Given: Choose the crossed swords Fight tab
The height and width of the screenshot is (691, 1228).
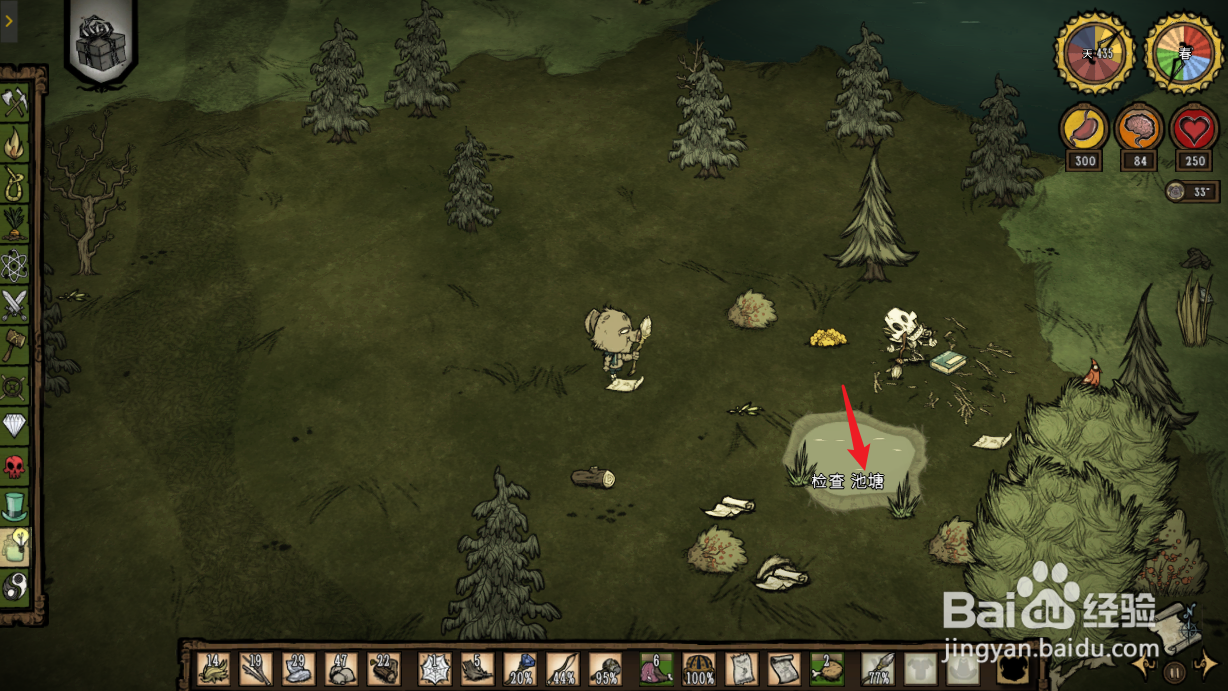Looking at the screenshot, I should click(x=15, y=303).
